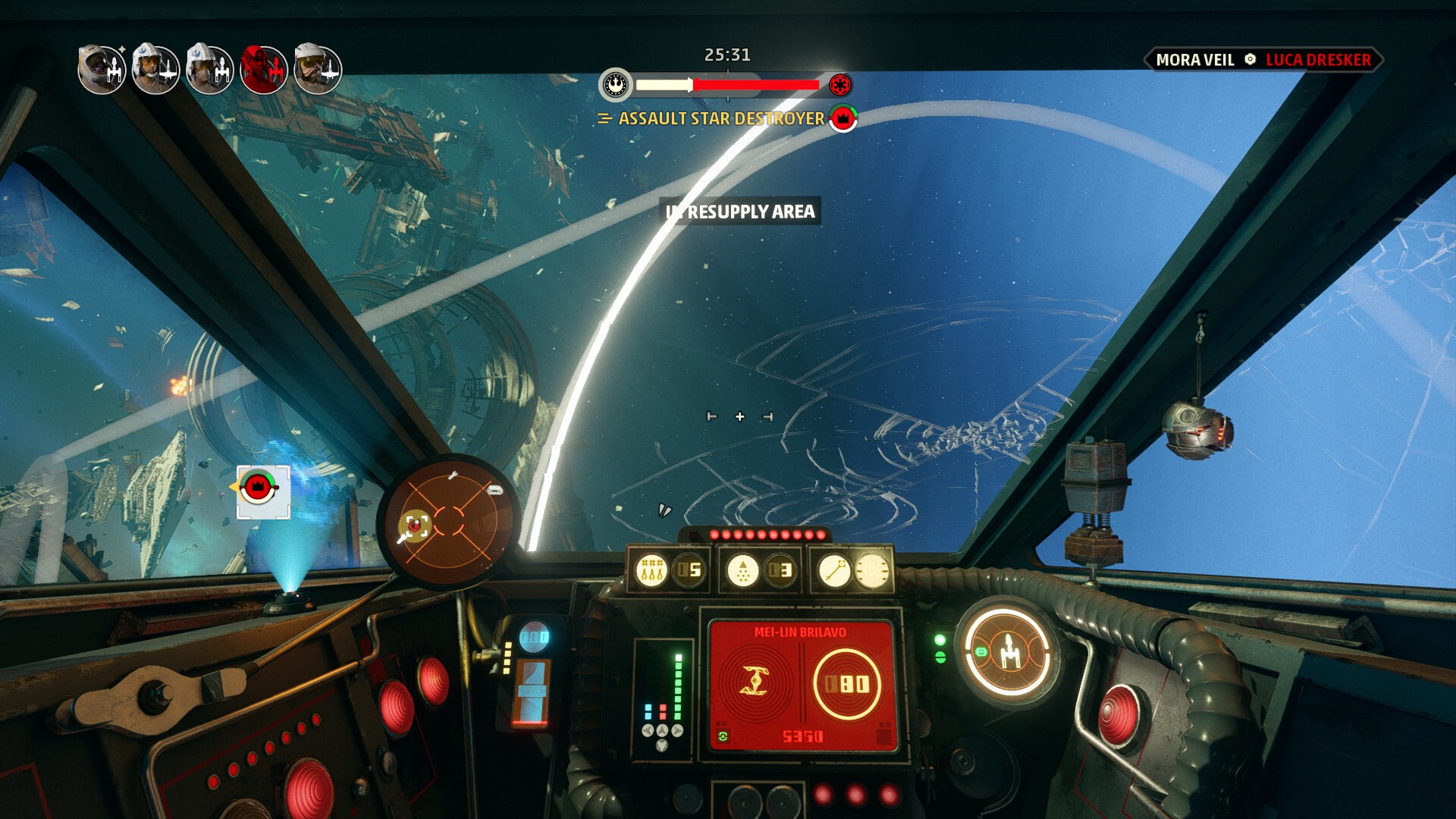Select the Assault Star Destroyer objective tracker

click(720, 118)
